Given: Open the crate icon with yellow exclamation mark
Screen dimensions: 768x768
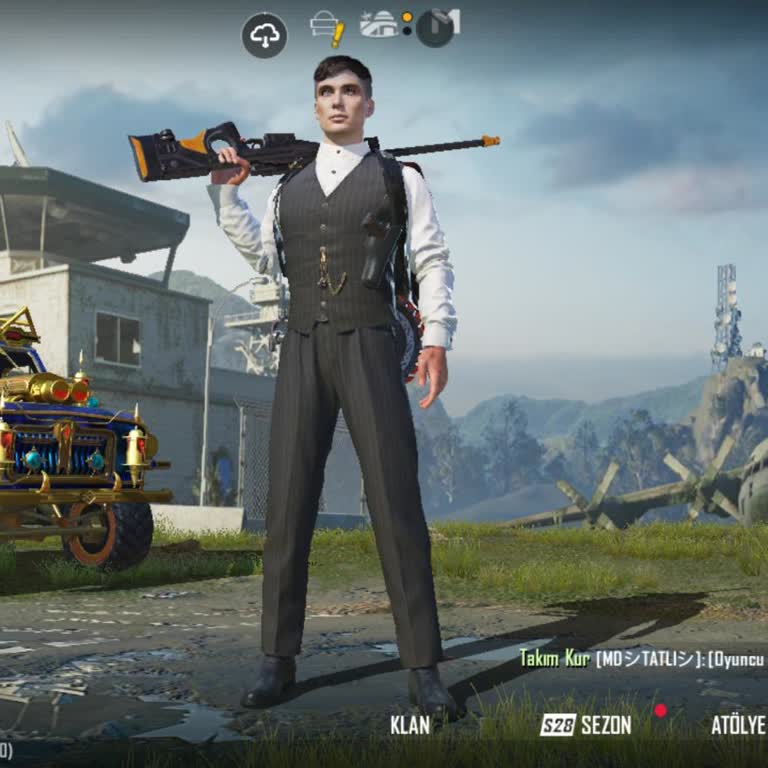Looking at the screenshot, I should pyautogui.click(x=327, y=28).
